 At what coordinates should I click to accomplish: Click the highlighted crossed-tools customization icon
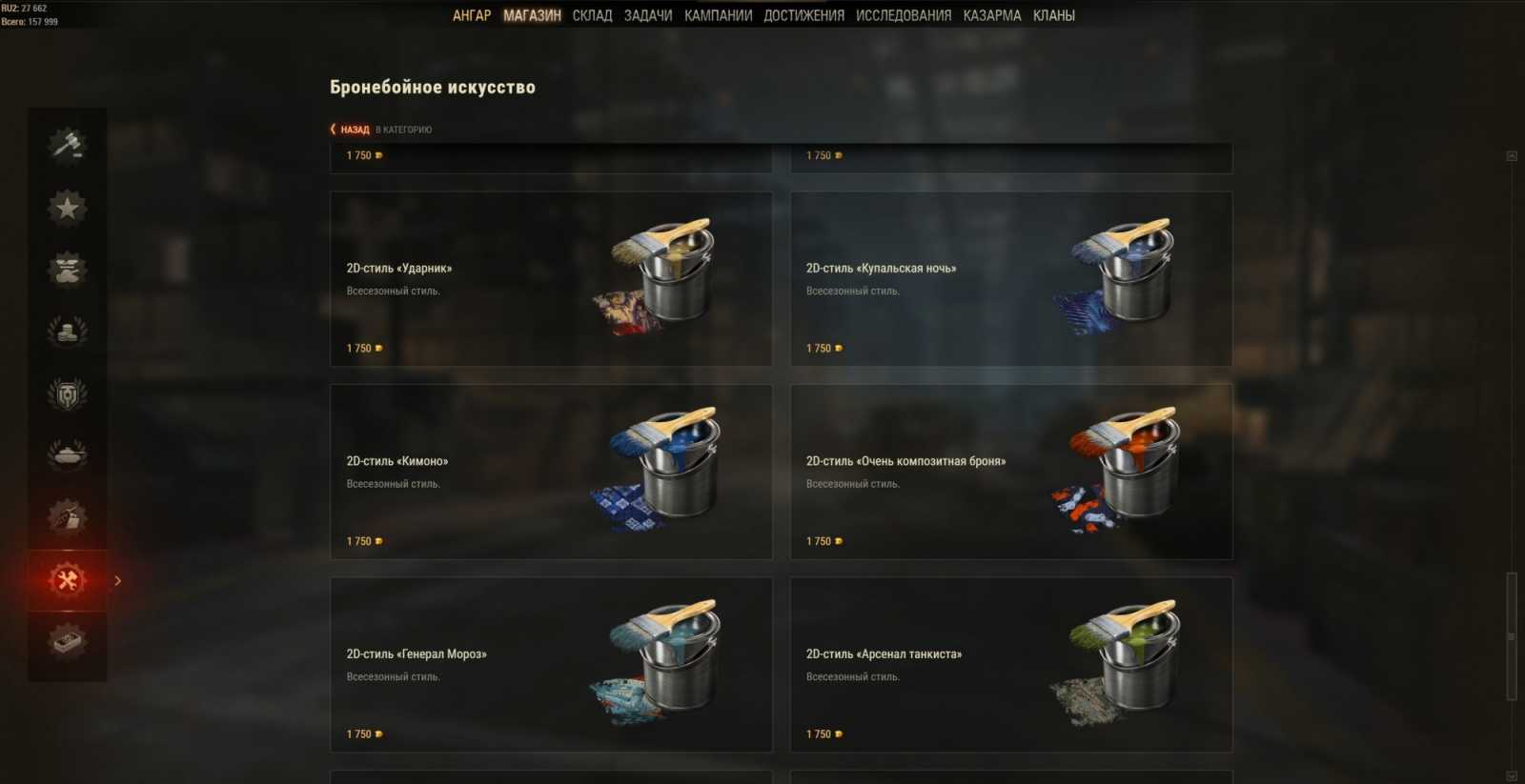pos(65,579)
